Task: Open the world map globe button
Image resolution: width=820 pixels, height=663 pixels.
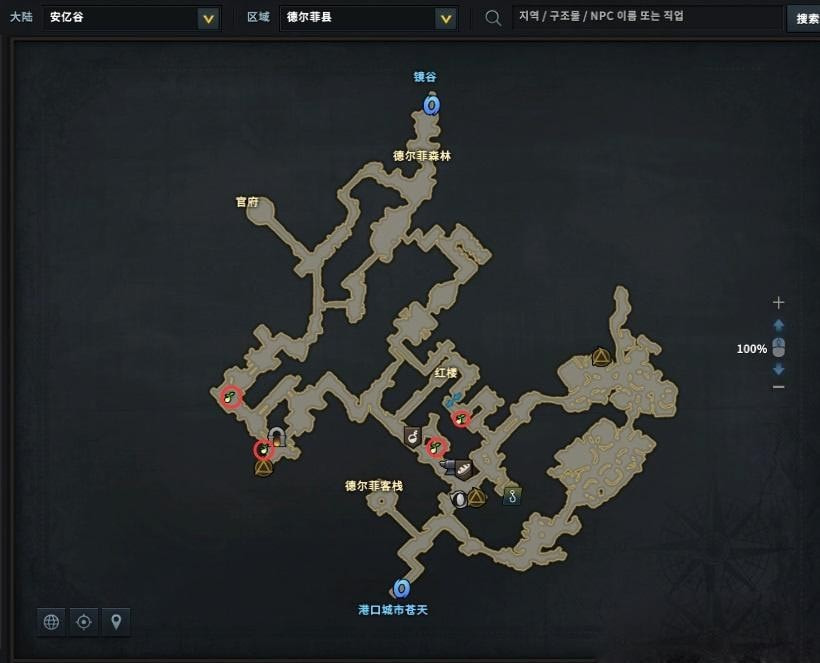Action: (51, 622)
